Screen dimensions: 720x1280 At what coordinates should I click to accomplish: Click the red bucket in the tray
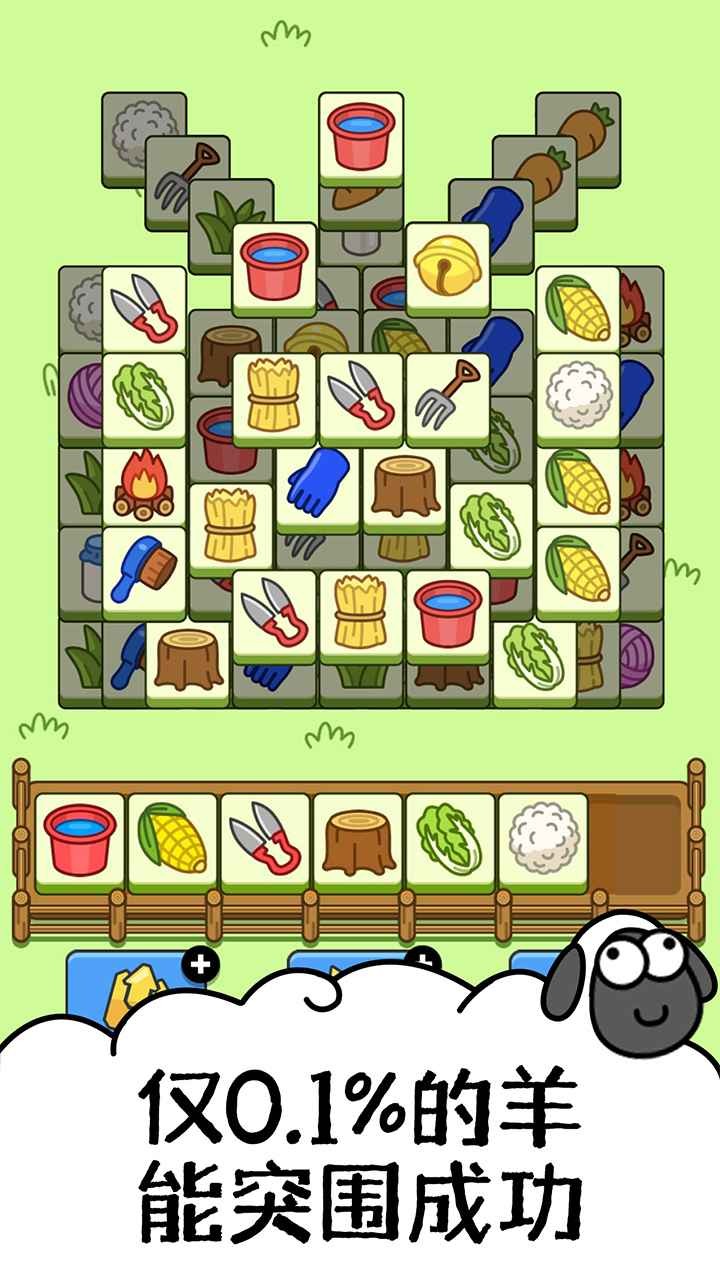80,840
